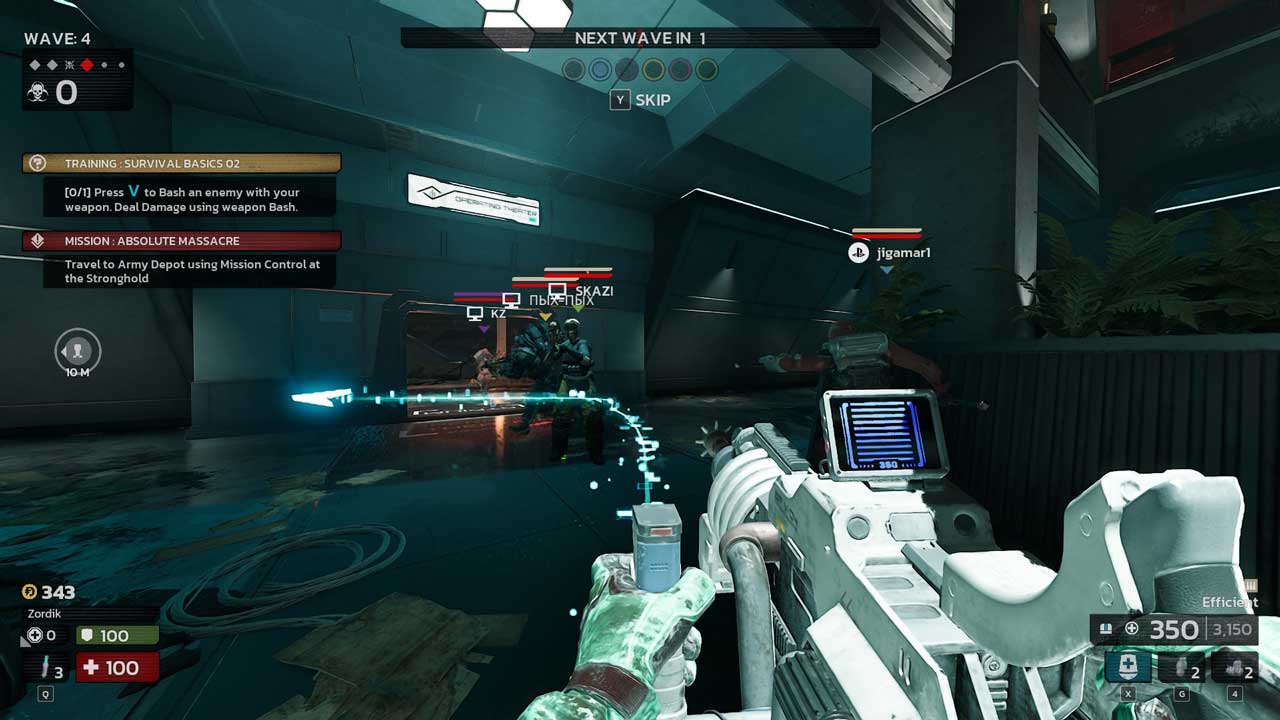Open the Training: Survival Basics 02 objective

point(181,163)
